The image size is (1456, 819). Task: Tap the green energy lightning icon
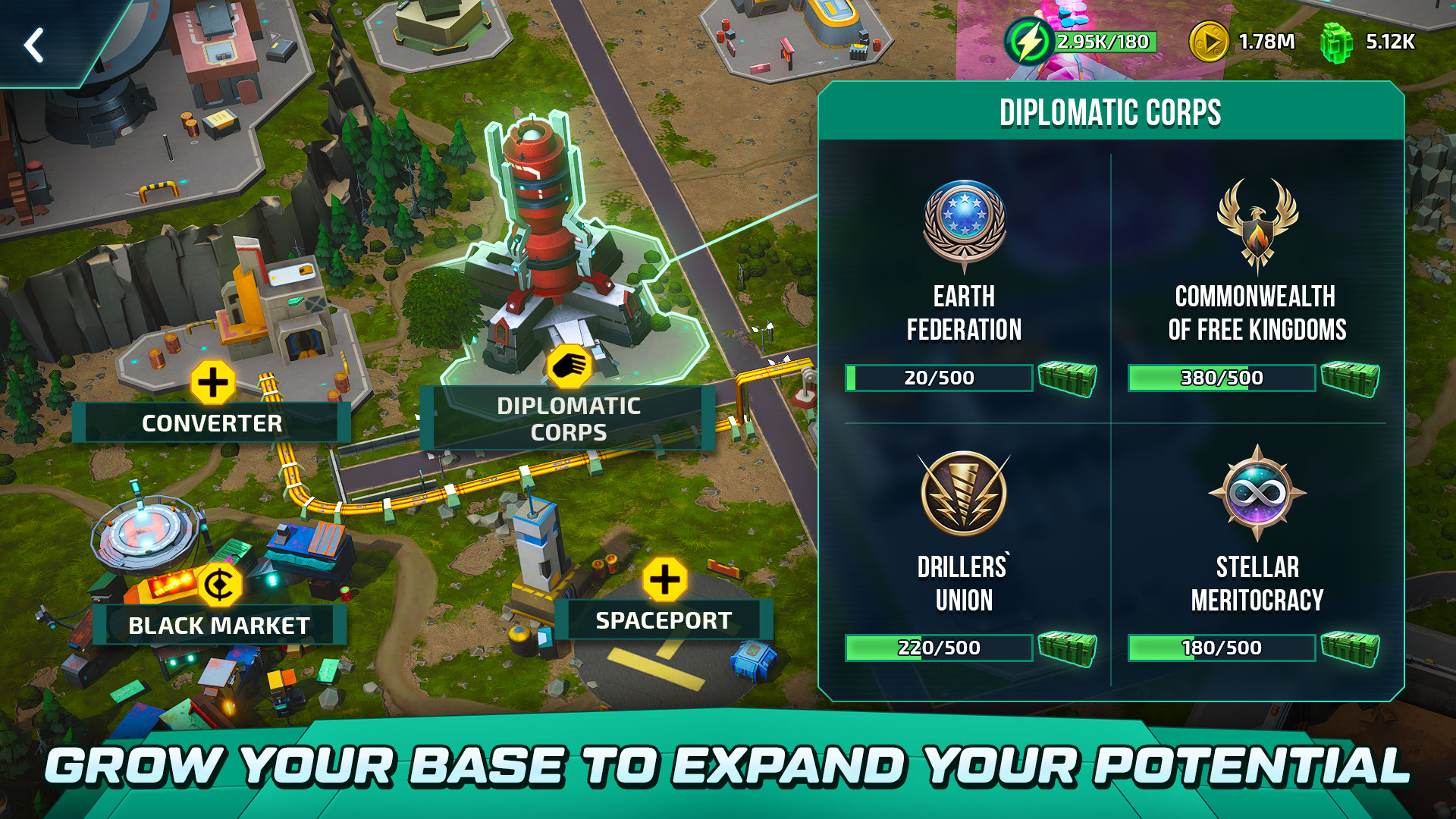pos(1029,42)
